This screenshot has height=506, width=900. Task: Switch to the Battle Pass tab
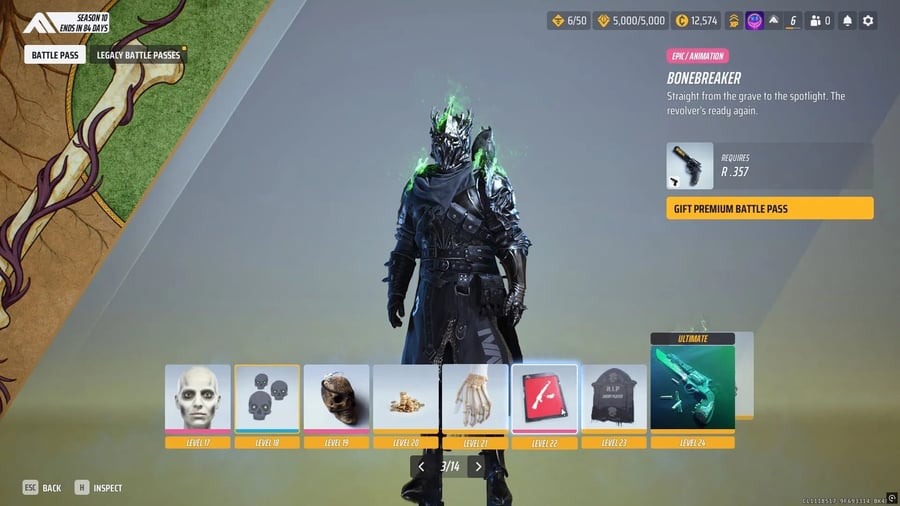point(55,56)
